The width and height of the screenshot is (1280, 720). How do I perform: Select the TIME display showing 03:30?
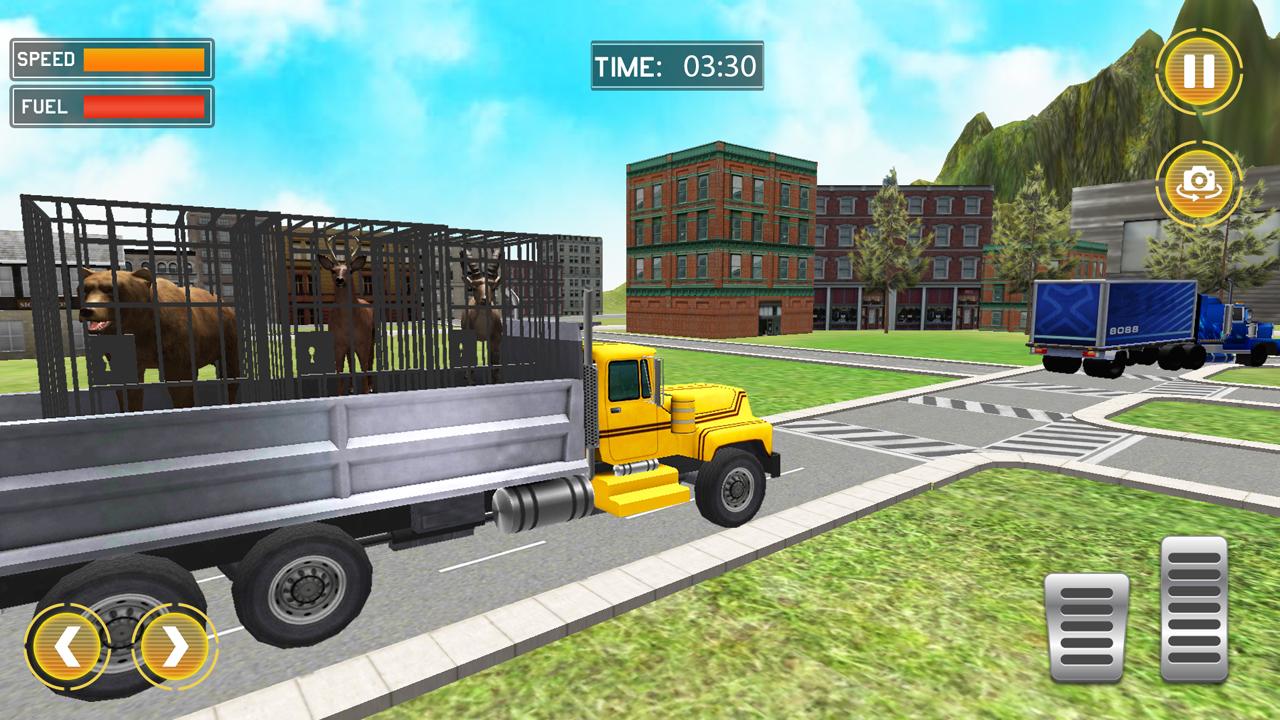click(676, 63)
